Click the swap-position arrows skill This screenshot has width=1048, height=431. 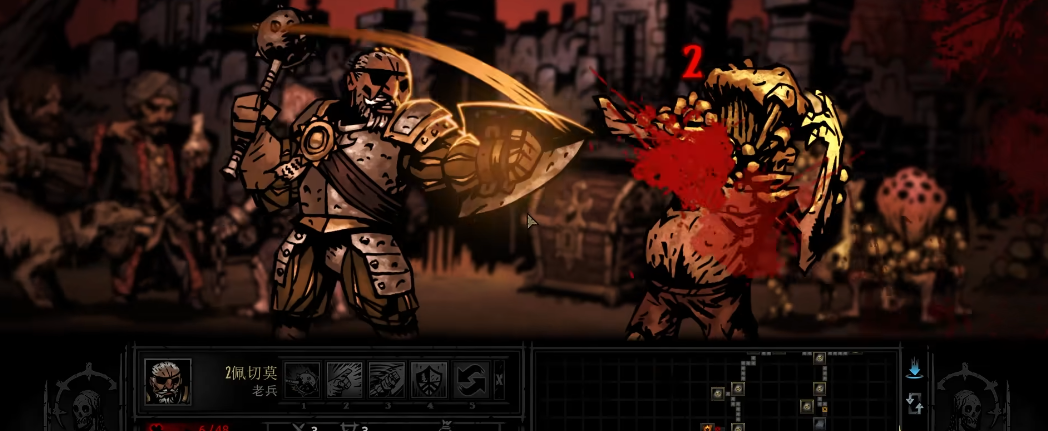click(470, 379)
